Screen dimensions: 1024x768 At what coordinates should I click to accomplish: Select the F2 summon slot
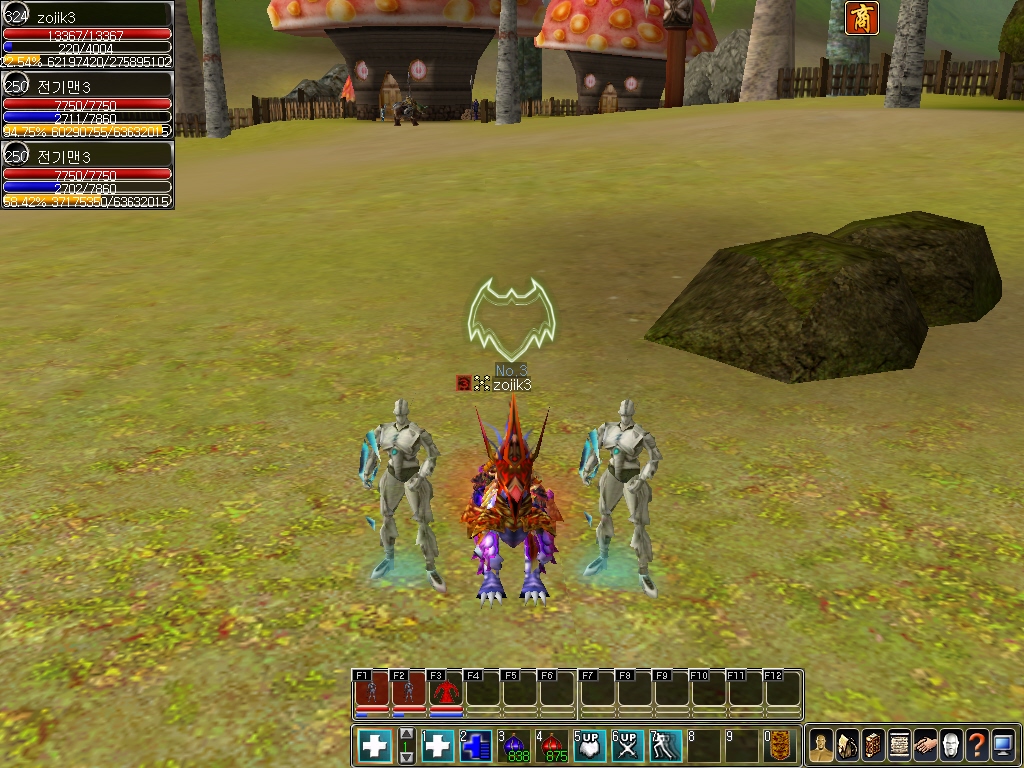[409, 692]
